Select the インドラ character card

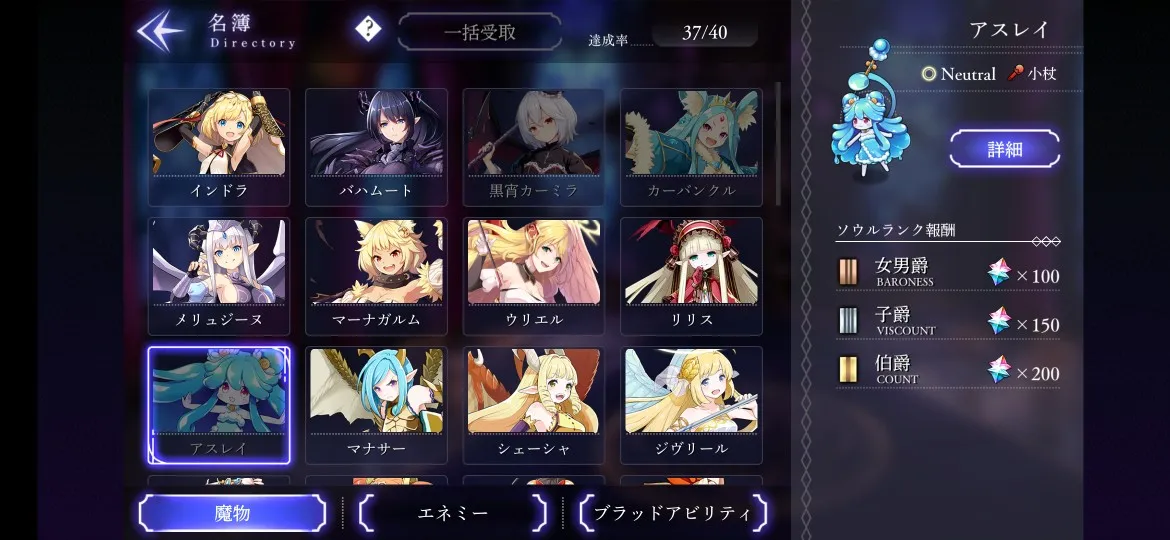pyautogui.click(x=219, y=146)
